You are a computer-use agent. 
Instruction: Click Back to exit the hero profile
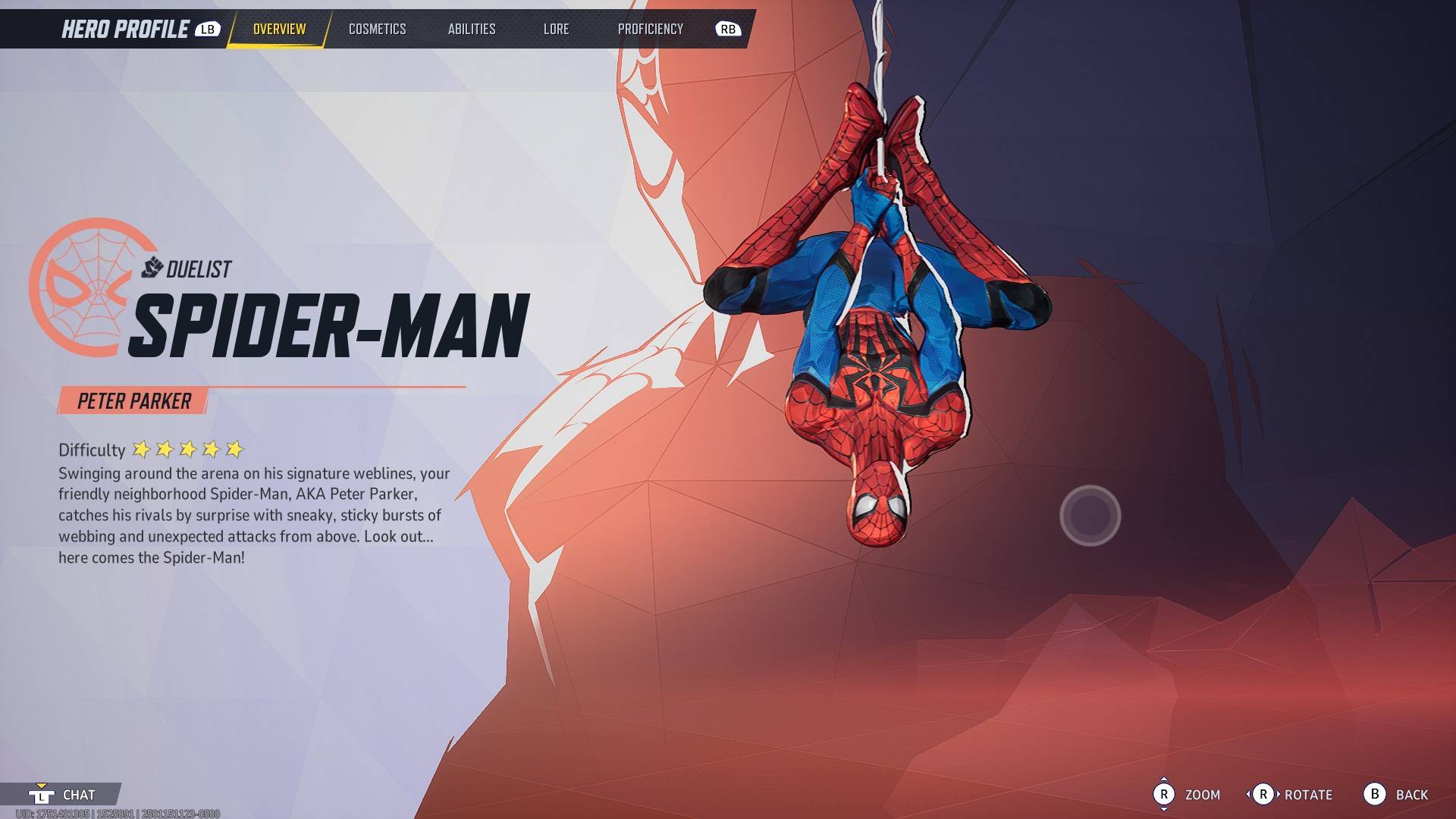click(1412, 795)
